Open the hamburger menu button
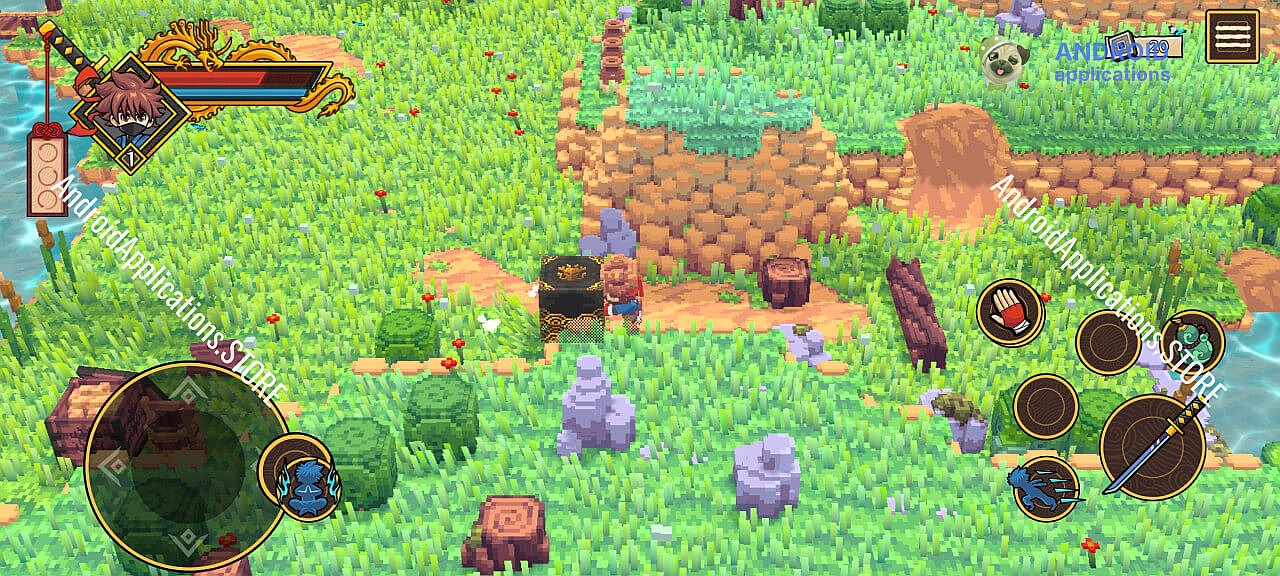This screenshot has height=576, width=1280. pos(1232,37)
